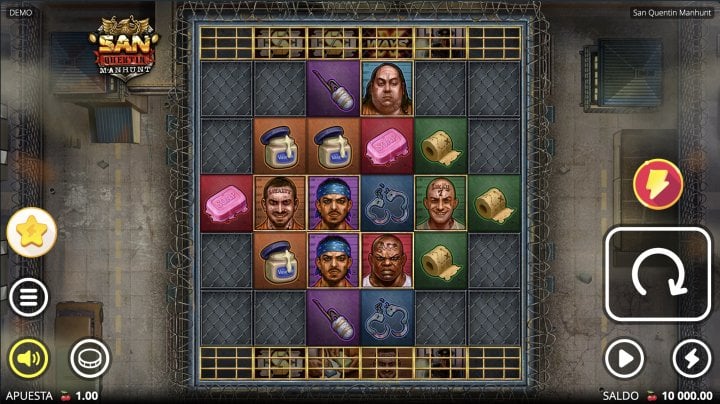Spin the reels with the large arrow button
The width and height of the screenshot is (720, 404).
pos(657,274)
